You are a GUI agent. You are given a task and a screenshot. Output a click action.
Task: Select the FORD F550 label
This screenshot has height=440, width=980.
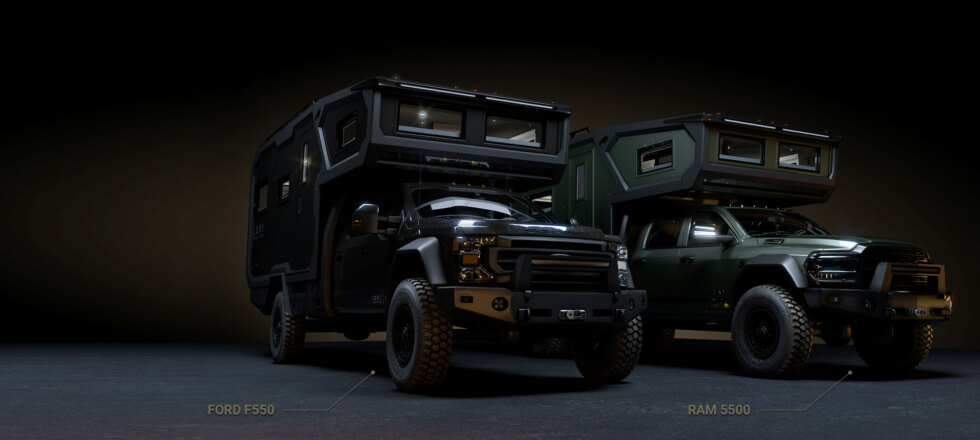coord(240,409)
